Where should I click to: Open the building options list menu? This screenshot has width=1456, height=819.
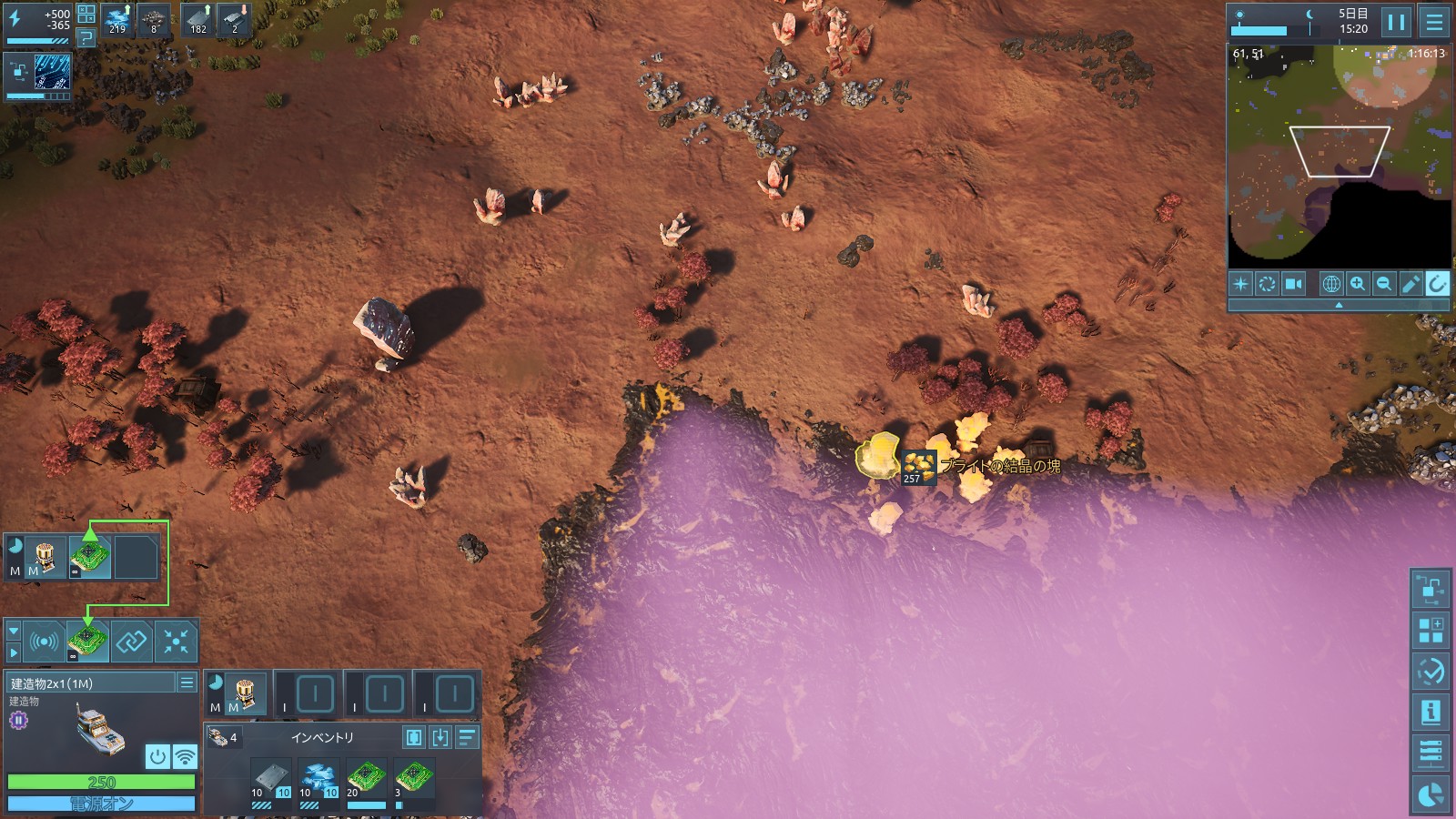click(187, 682)
